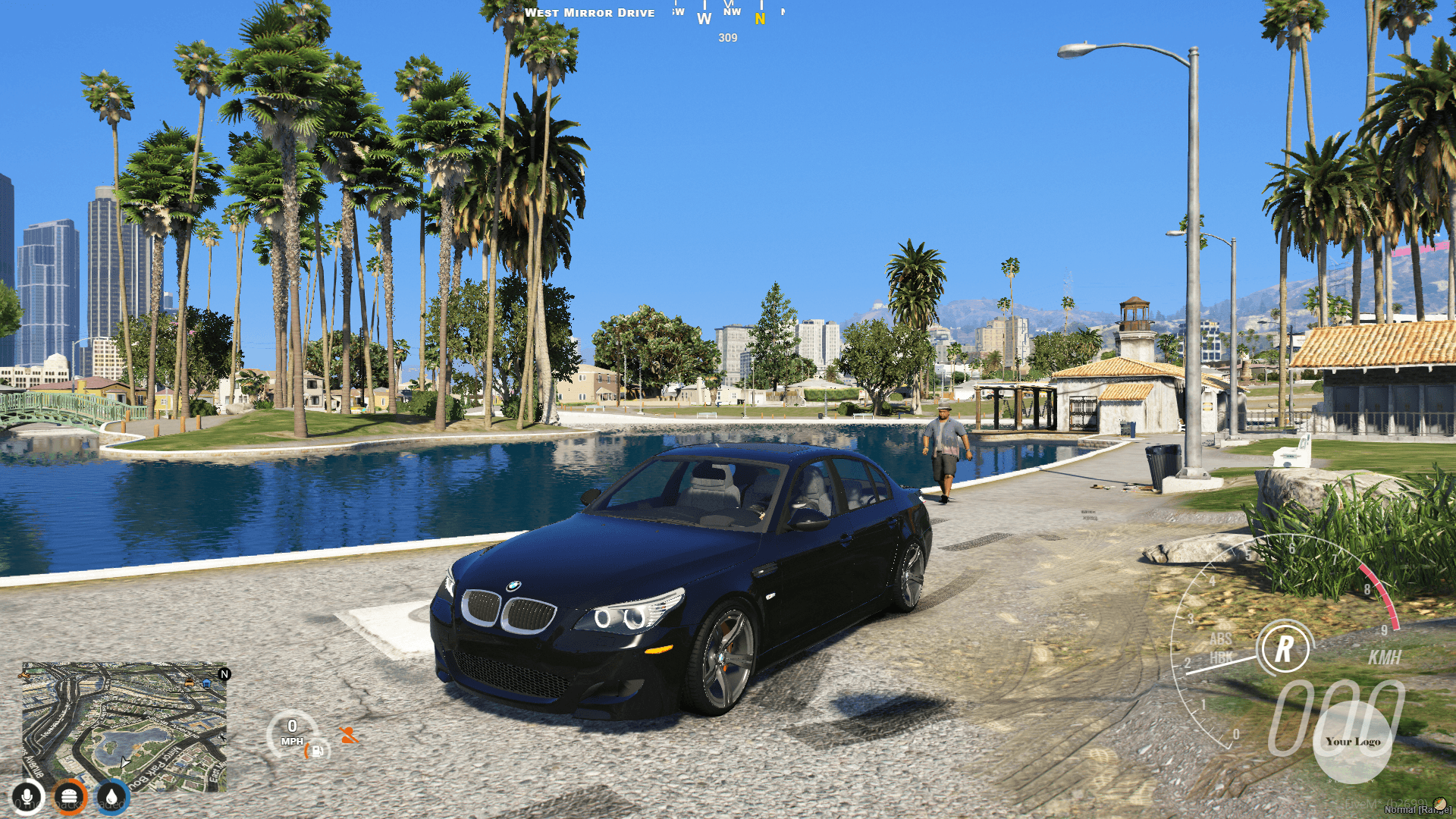1456x819 pixels.
Task: Click the taxi blip near the minimap top
Action: (x=189, y=684)
